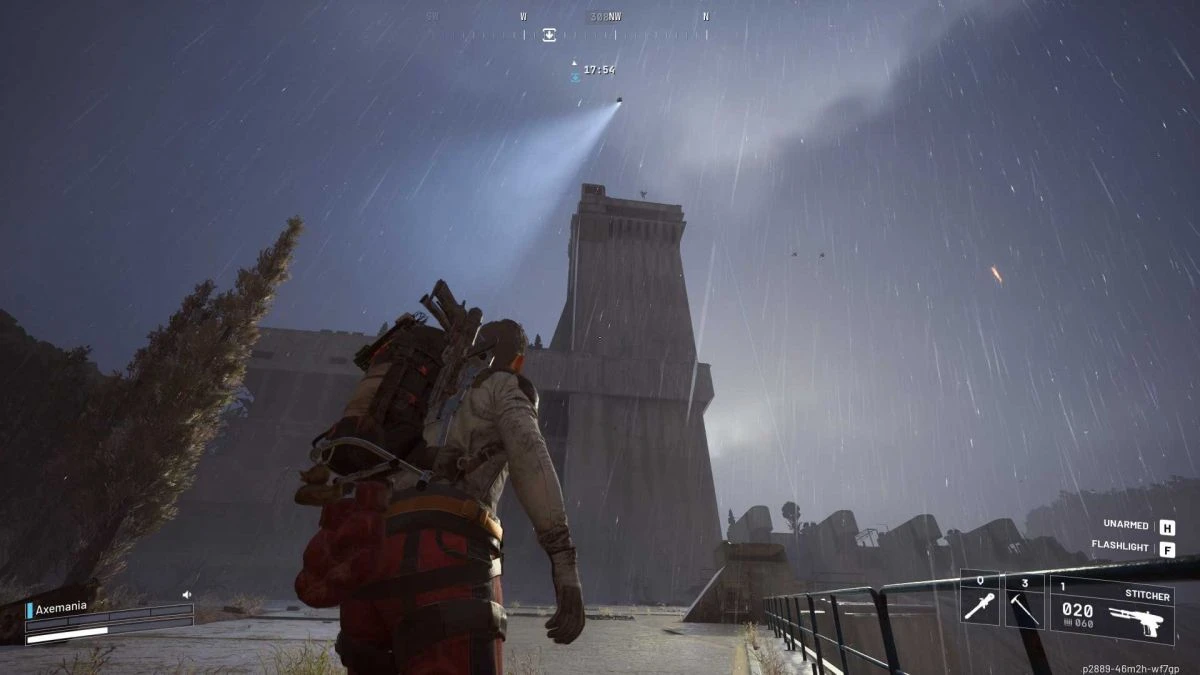
Task: Select the syringe item in slot Q
Action: 979,601
